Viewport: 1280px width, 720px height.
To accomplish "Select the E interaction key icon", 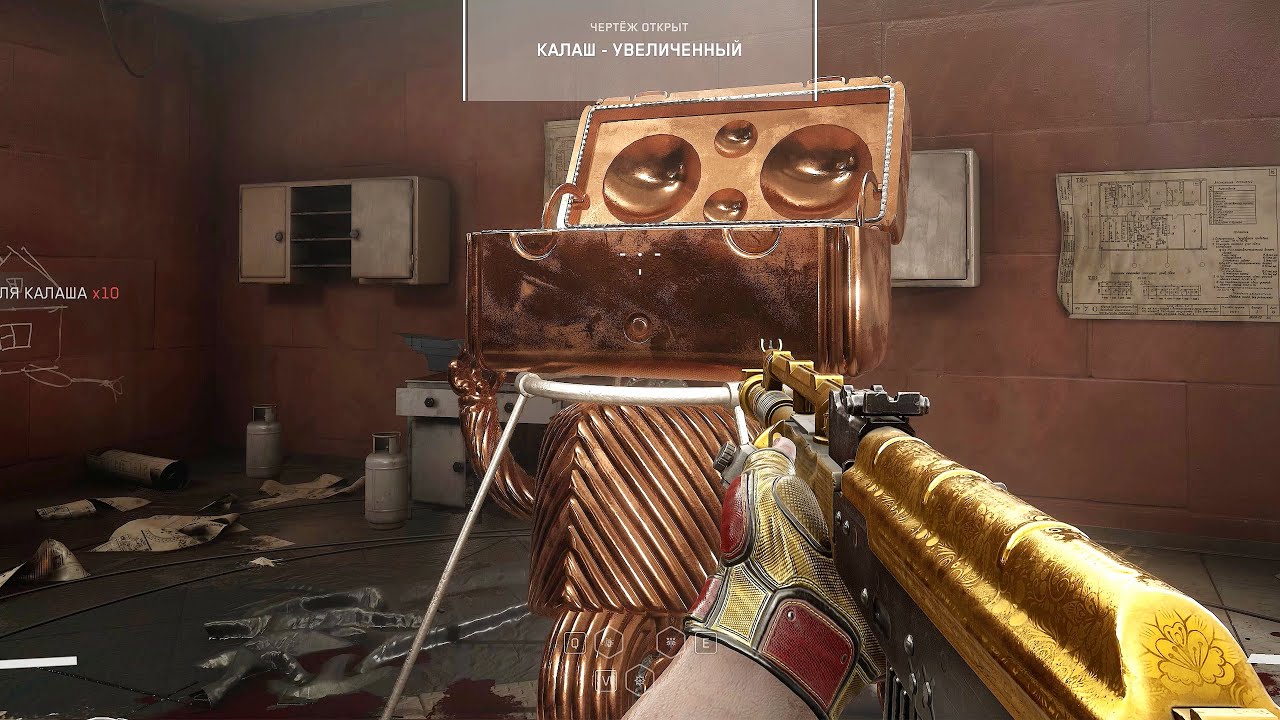I will point(704,643).
